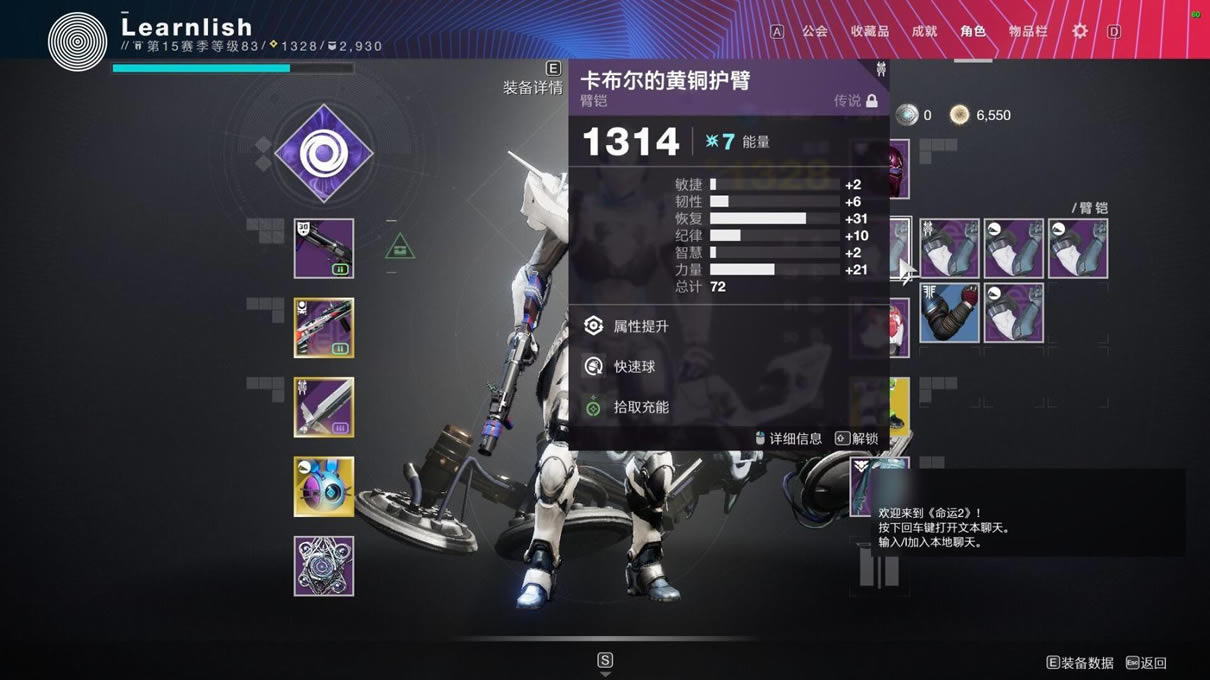Equip the blue-background dark gauntlet

tap(949, 313)
